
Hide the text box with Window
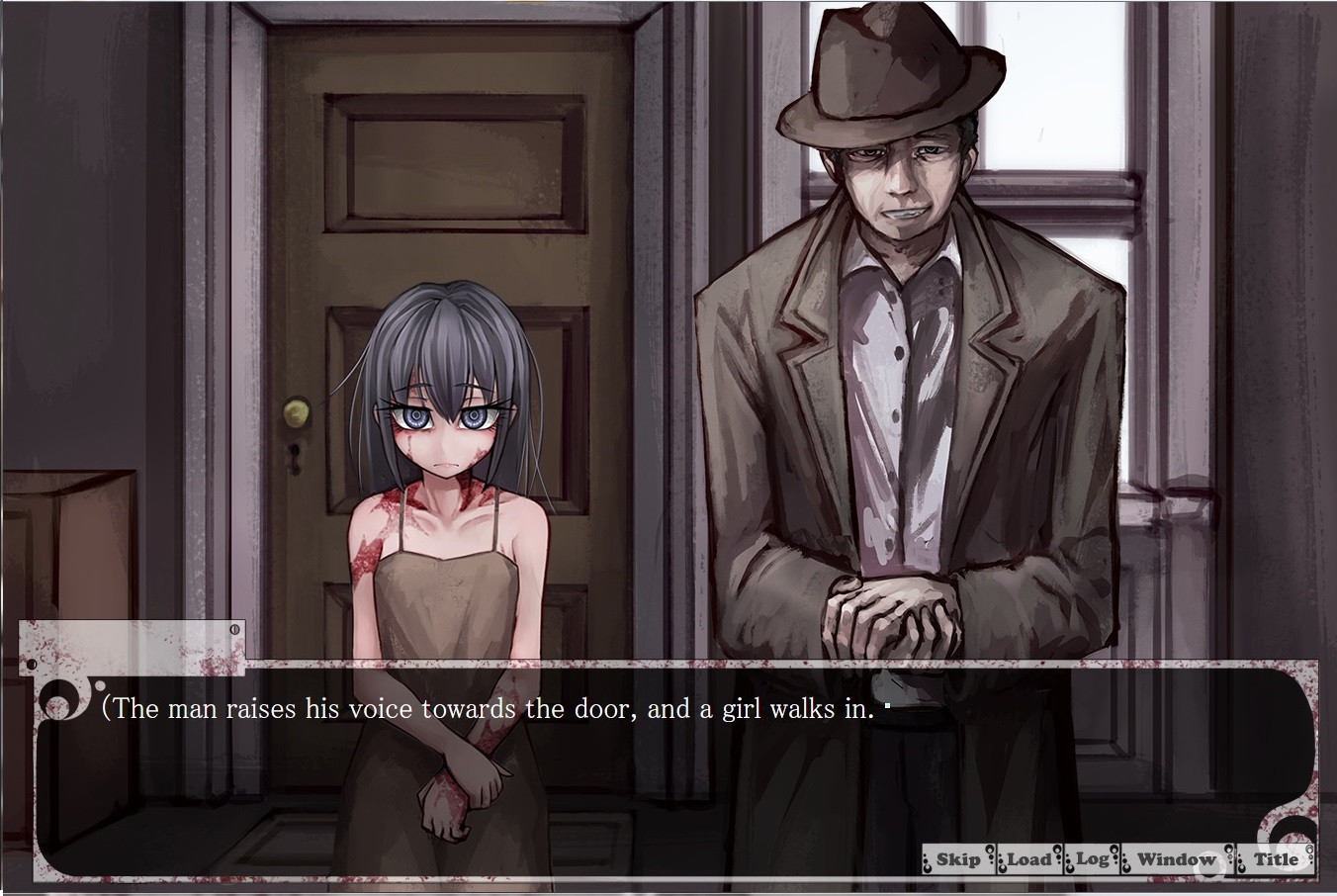(x=1176, y=859)
